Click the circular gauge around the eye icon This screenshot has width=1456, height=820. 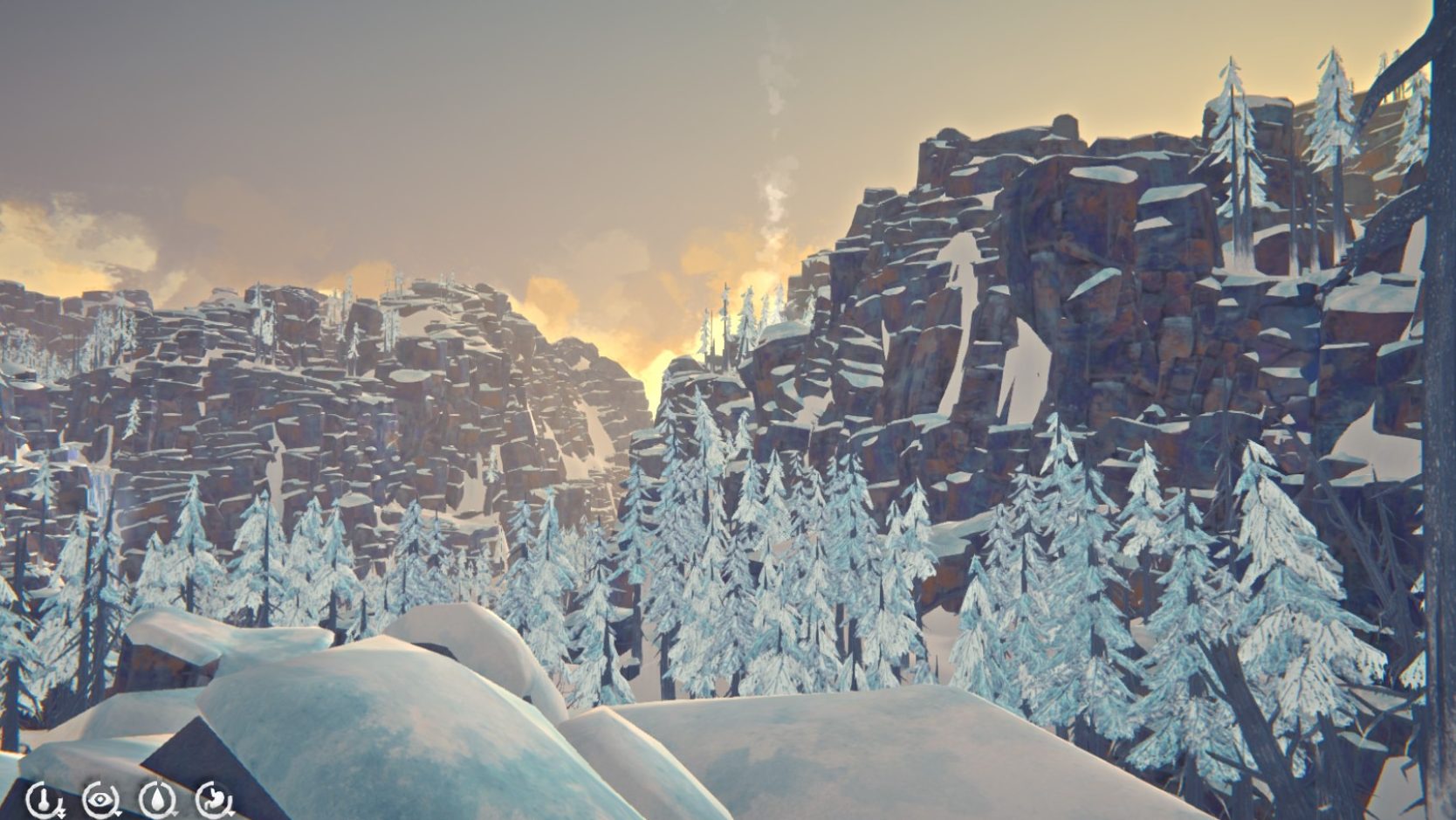(87, 798)
